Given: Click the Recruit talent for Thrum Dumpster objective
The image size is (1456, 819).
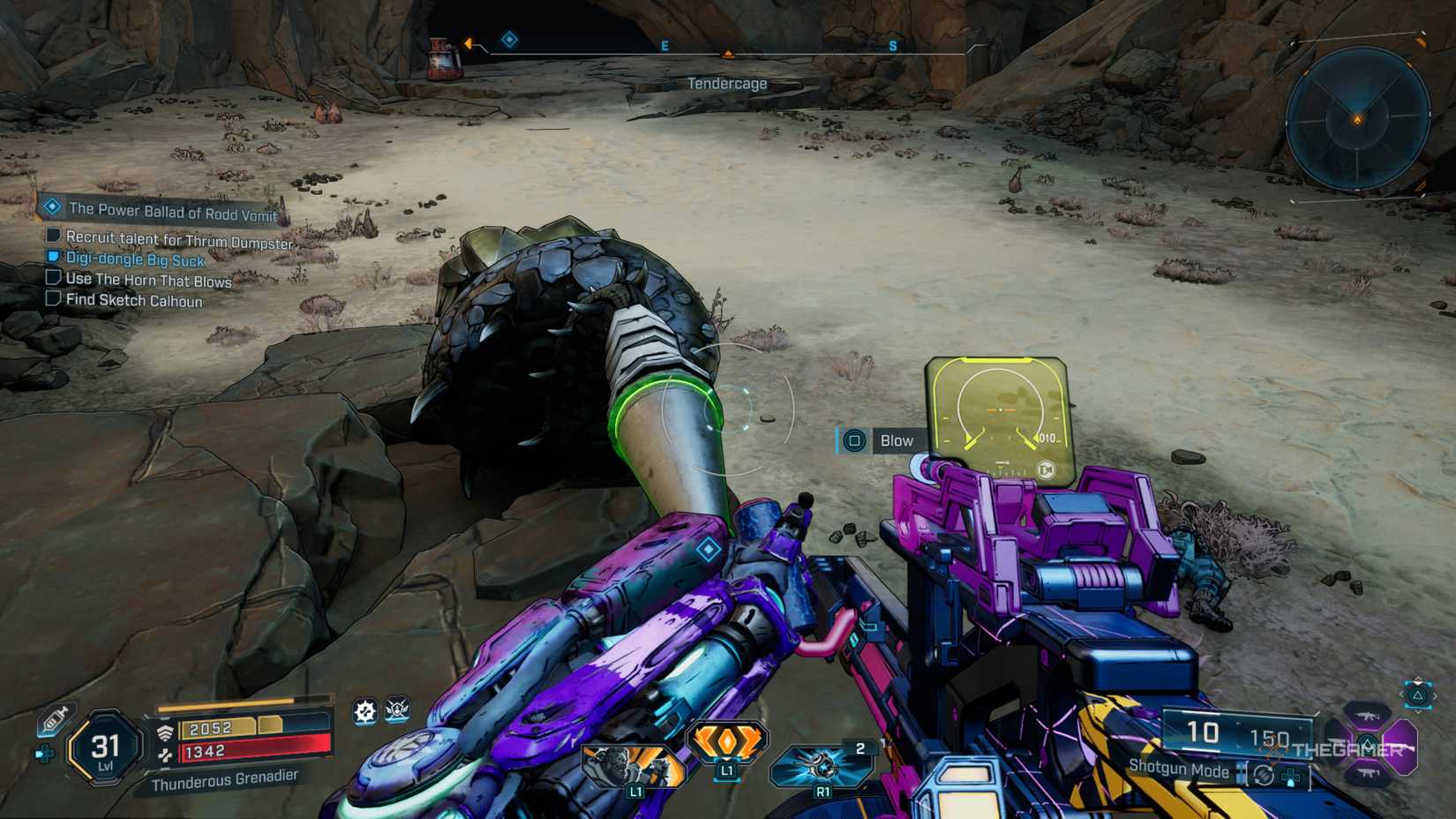Looking at the screenshot, I should coord(179,240).
